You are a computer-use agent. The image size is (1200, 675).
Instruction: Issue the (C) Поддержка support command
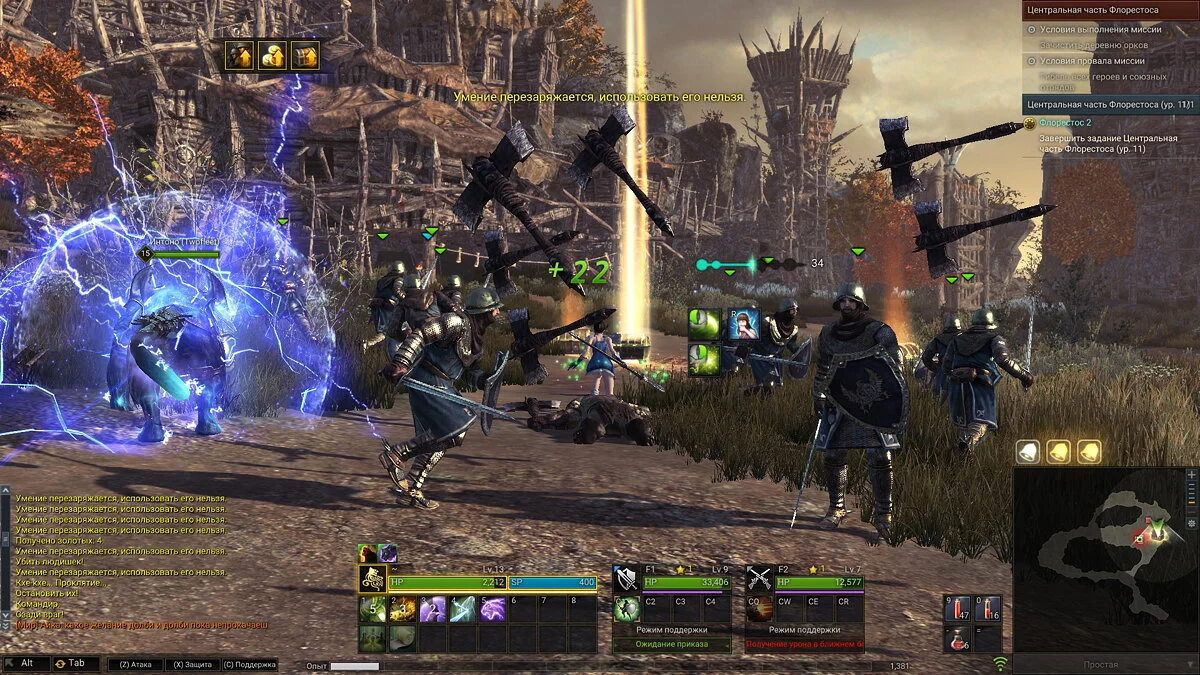(249, 664)
